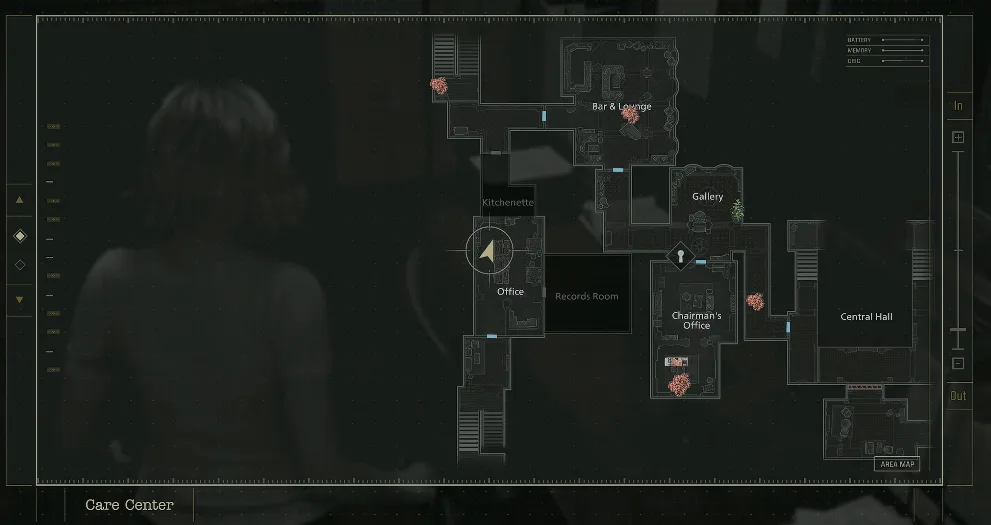Click the Kitchenette room label
Viewport: 991px width, 525px height.
point(508,203)
